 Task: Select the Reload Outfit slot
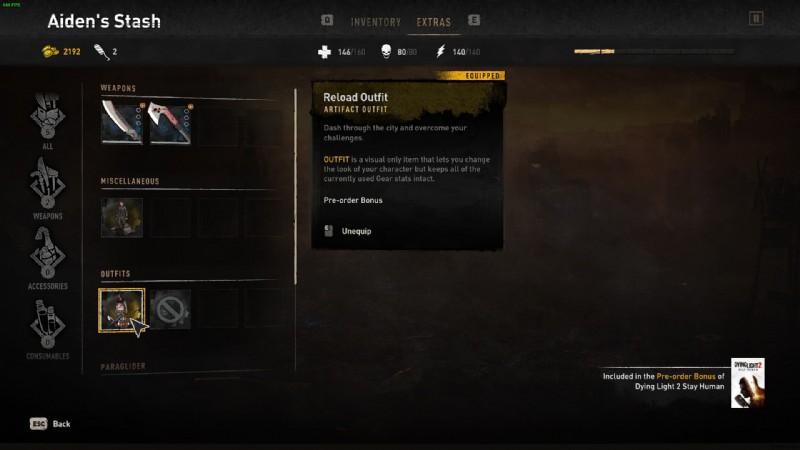pos(122,309)
